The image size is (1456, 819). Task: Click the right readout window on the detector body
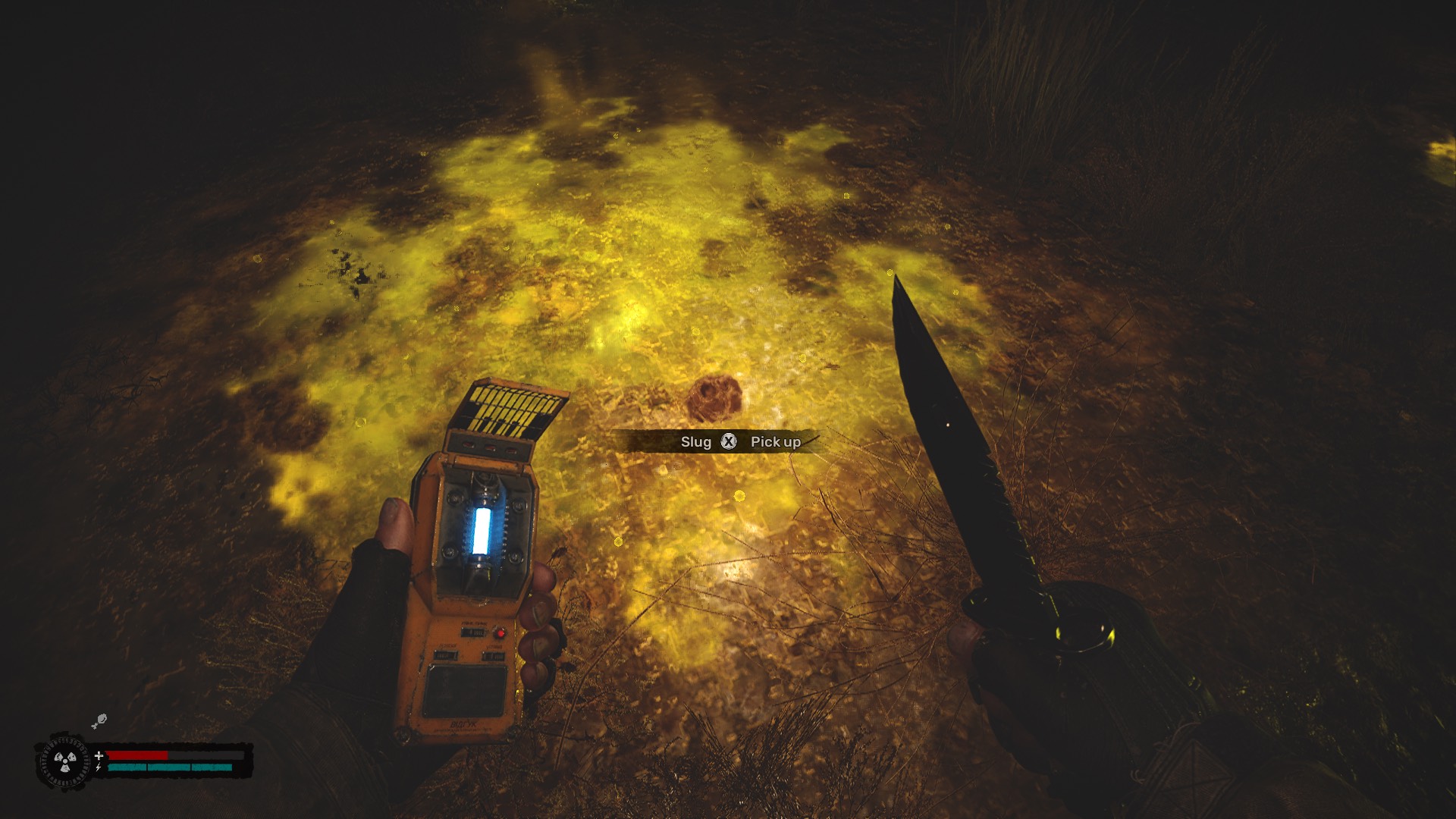click(x=494, y=656)
